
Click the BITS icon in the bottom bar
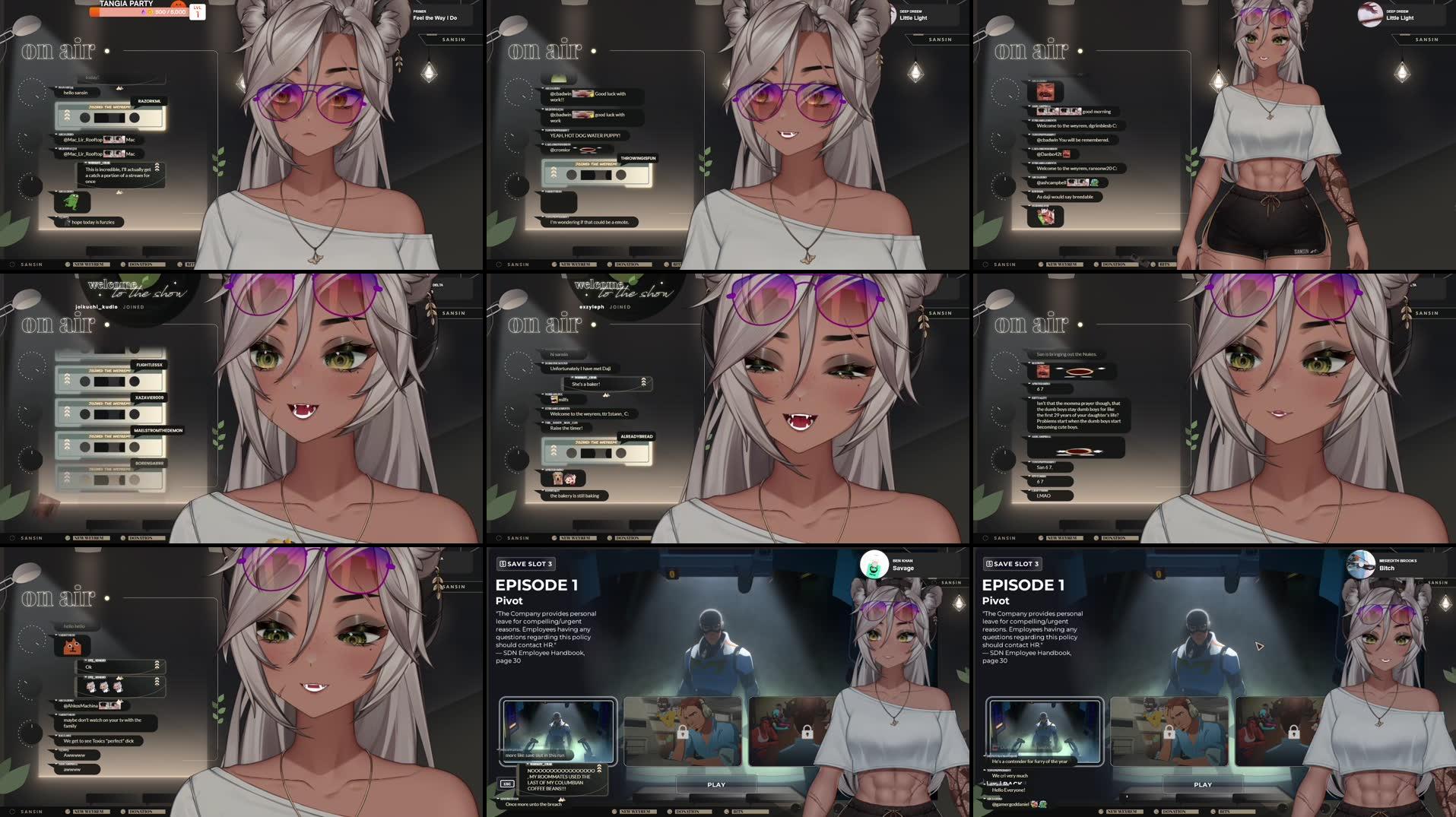(x=179, y=264)
